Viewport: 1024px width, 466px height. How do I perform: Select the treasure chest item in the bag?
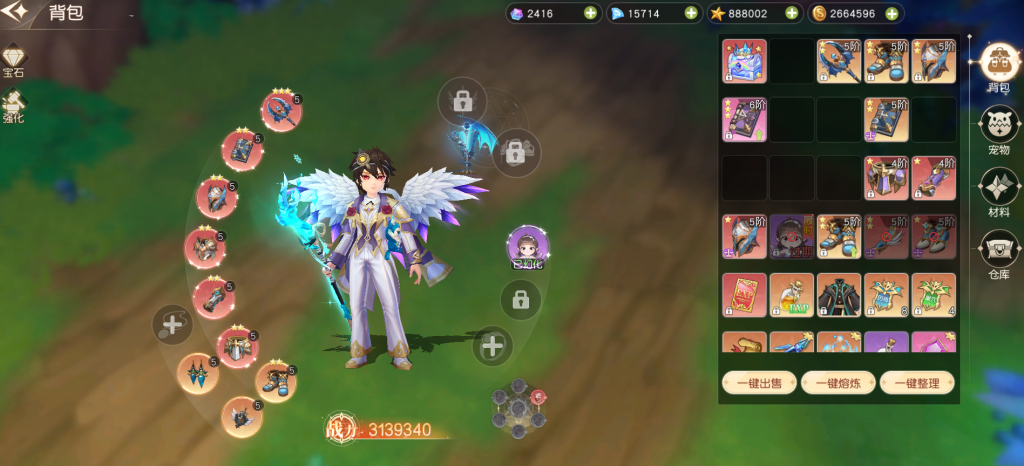coord(744,61)
